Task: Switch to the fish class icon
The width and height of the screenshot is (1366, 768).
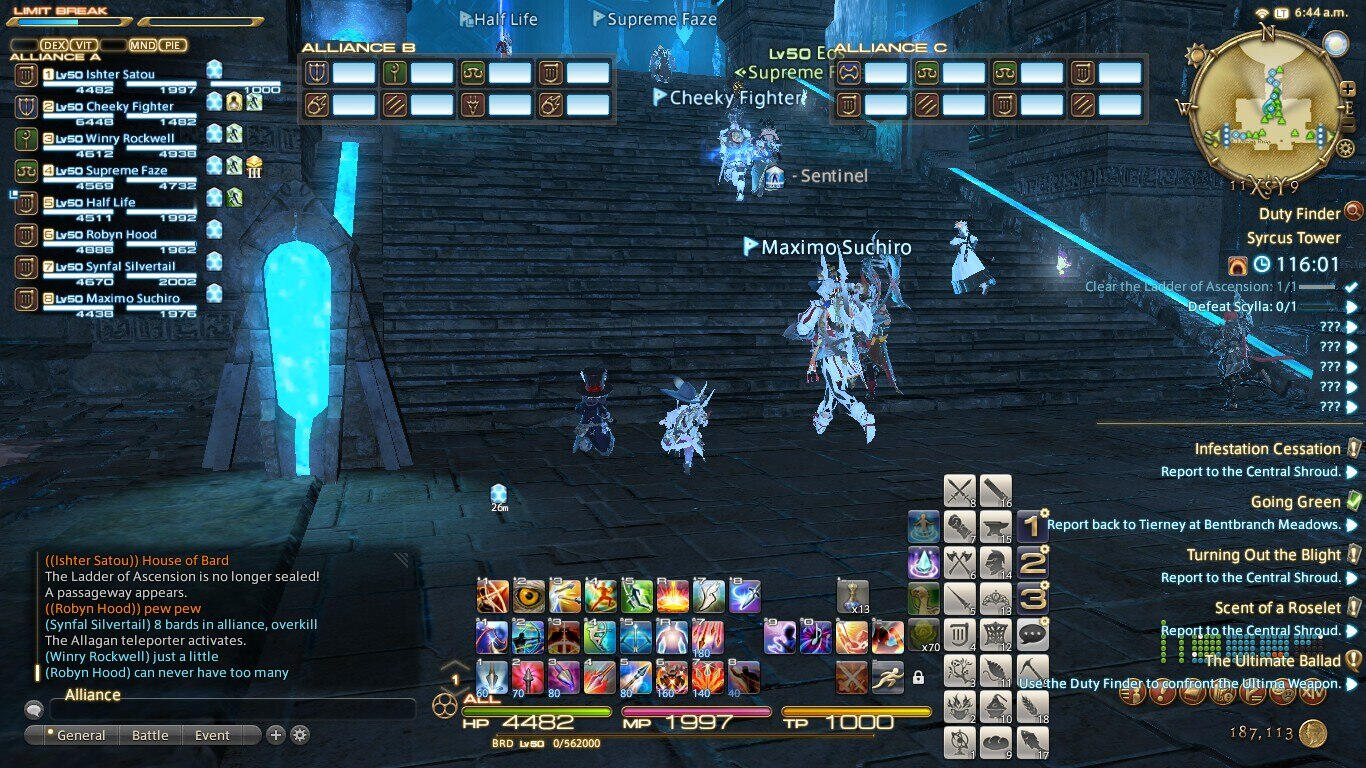Action: coord(1031,743)
